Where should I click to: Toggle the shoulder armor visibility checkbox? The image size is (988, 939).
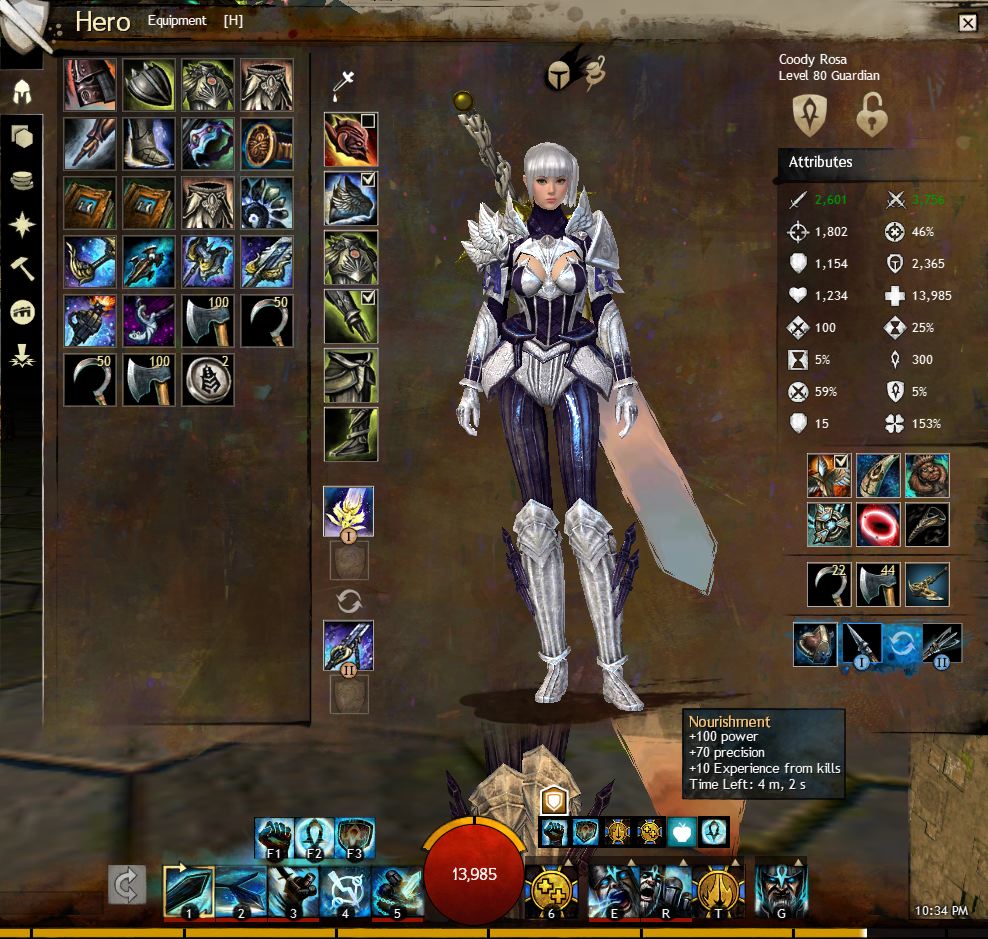click(368, 180)
